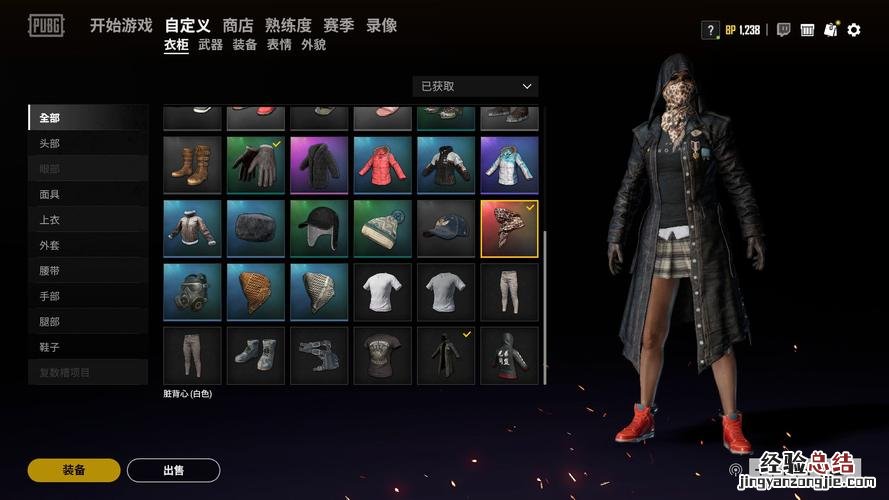This screenshot has width=889, height=500.
Task: Open the 开始游戏 (Play) menu
Action: [x=120, y=26]
